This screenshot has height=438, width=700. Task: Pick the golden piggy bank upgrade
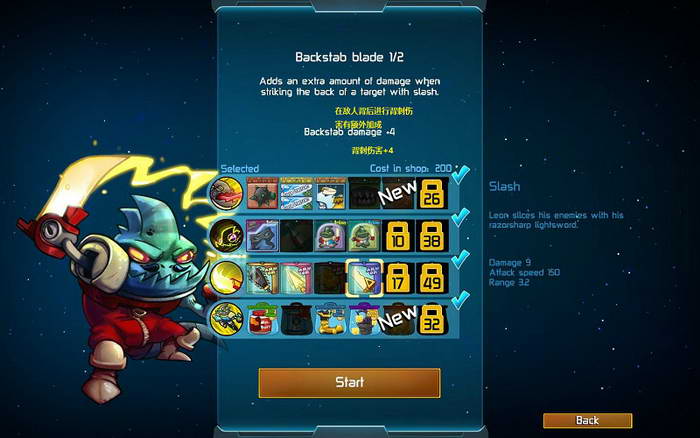click(329, 318)
